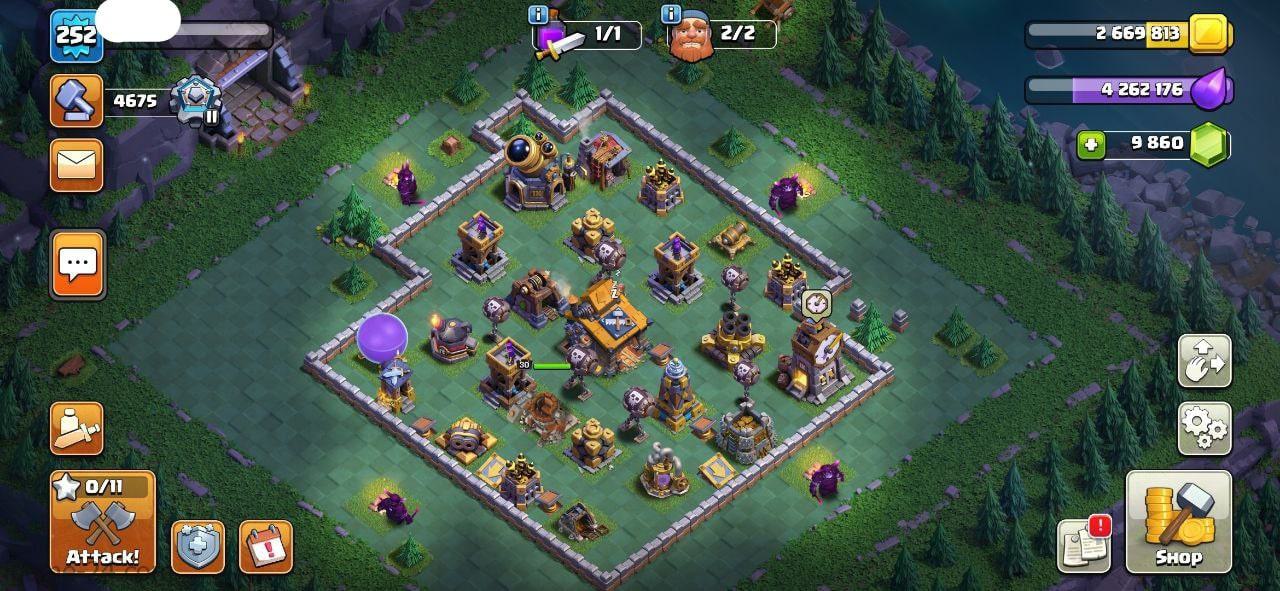Open the mail inbox envelope
1280x591 pixels.
[x=77, y=165]
